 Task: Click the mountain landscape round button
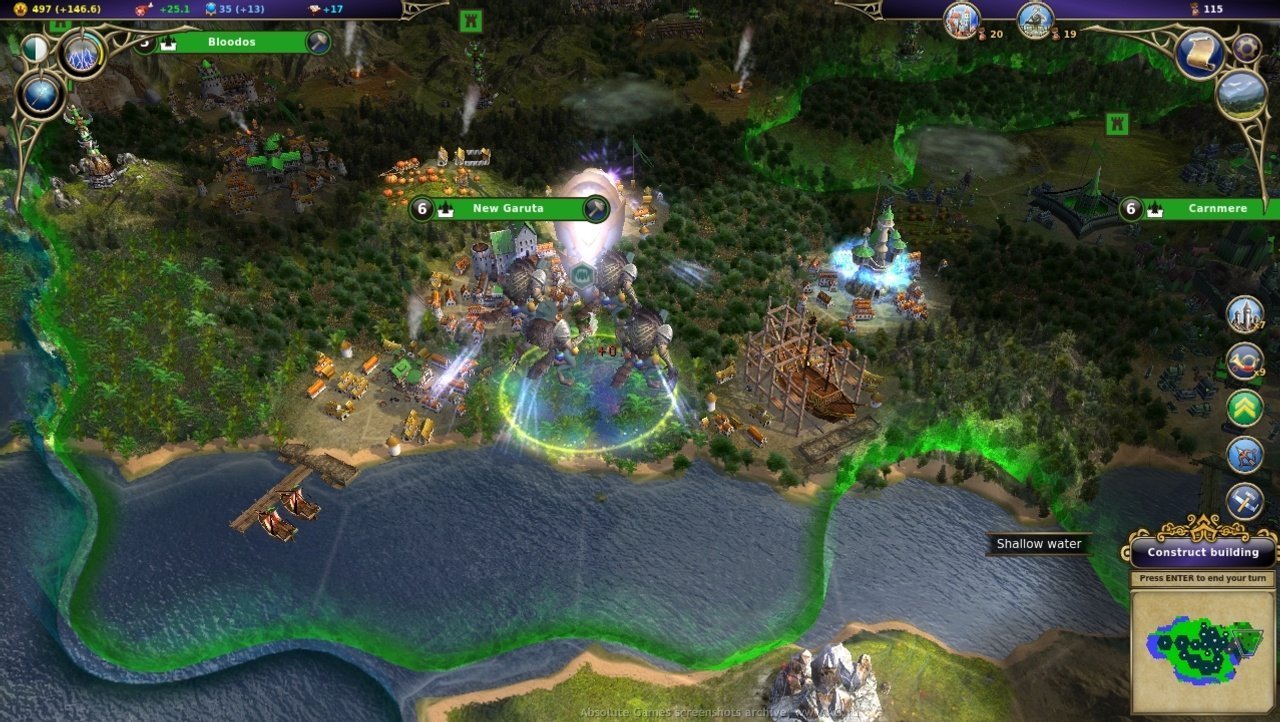1242,95
